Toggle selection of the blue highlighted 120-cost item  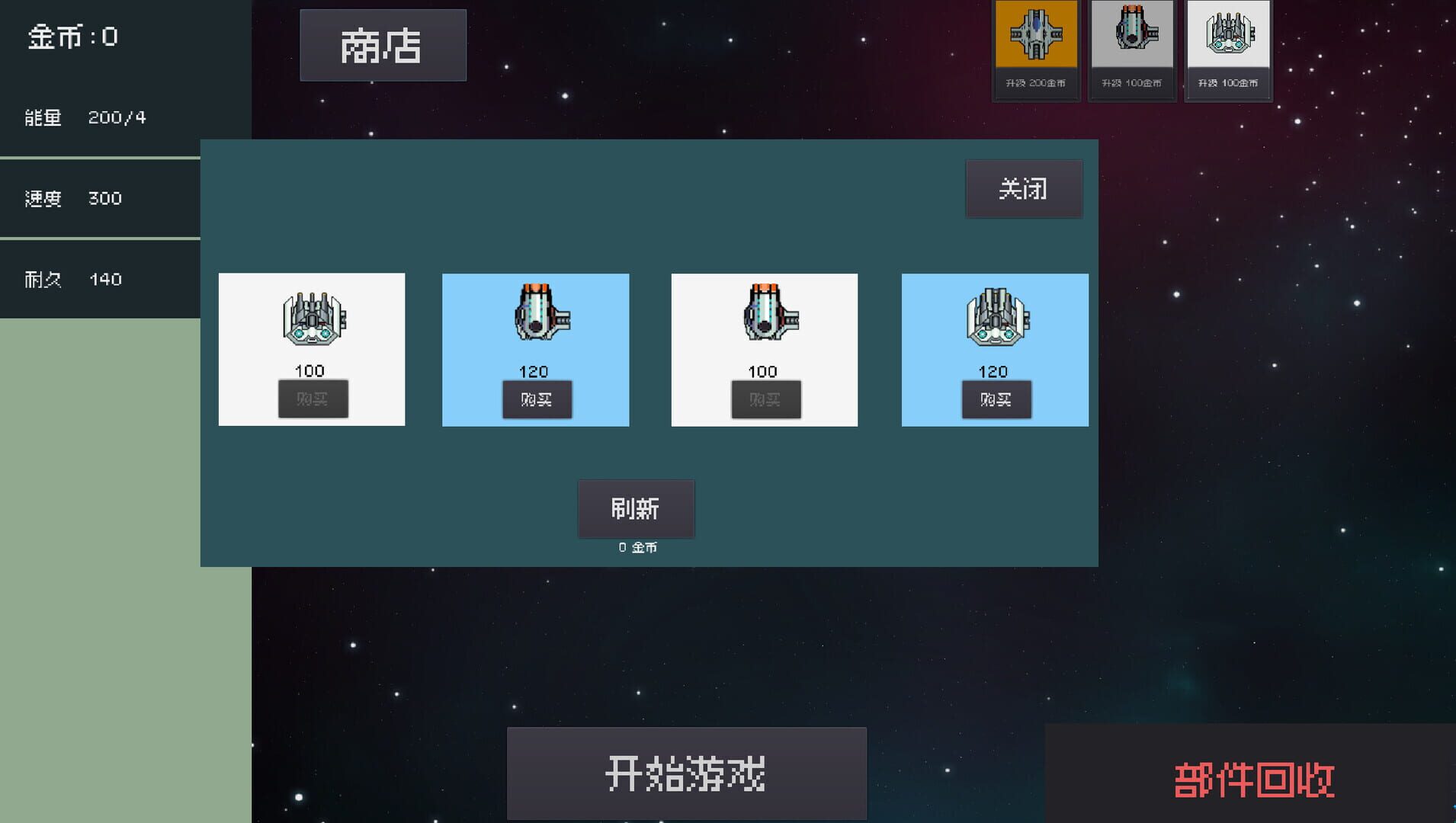[535, 350]
